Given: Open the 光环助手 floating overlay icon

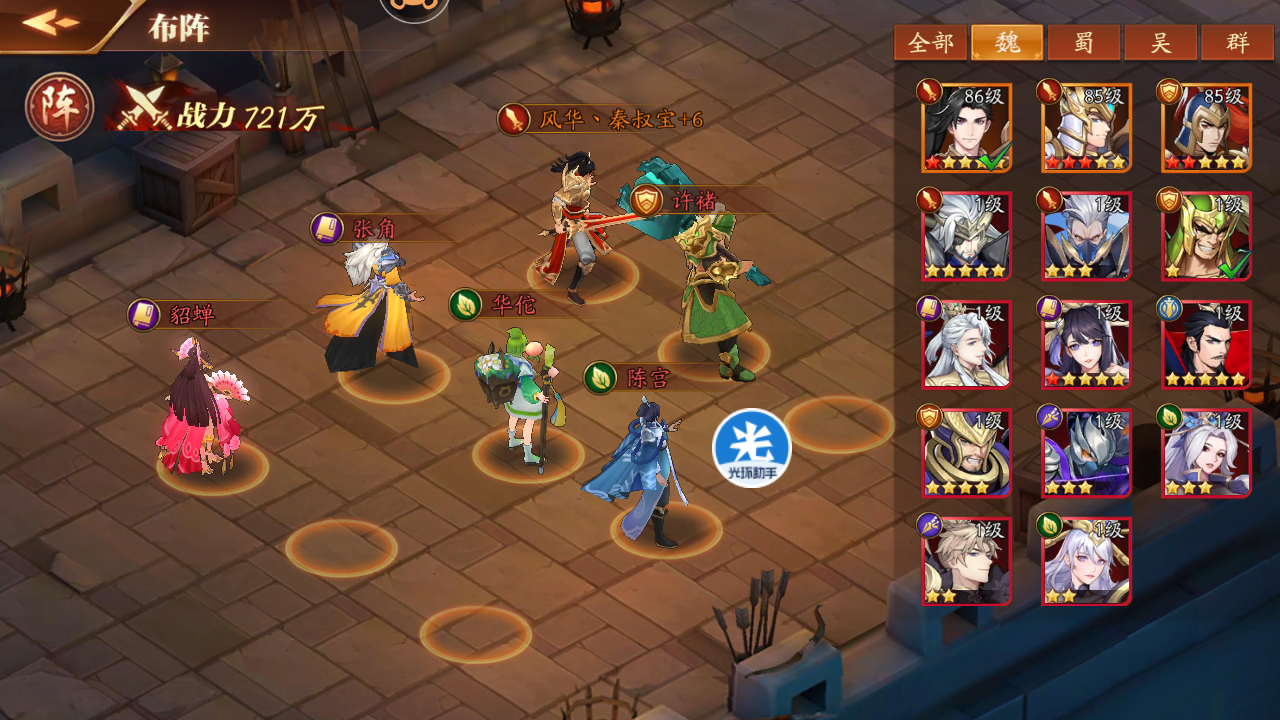Looking at the screenshot, I should coord(752,448).
